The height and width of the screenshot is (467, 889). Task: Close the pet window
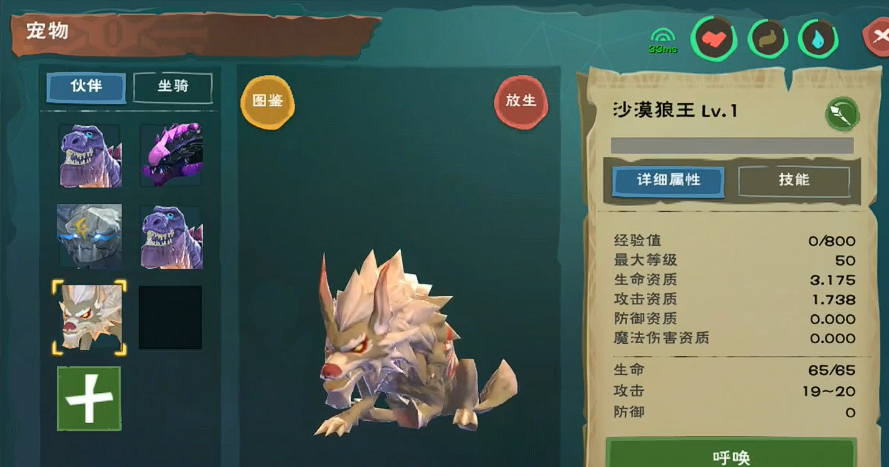(877, 38)
